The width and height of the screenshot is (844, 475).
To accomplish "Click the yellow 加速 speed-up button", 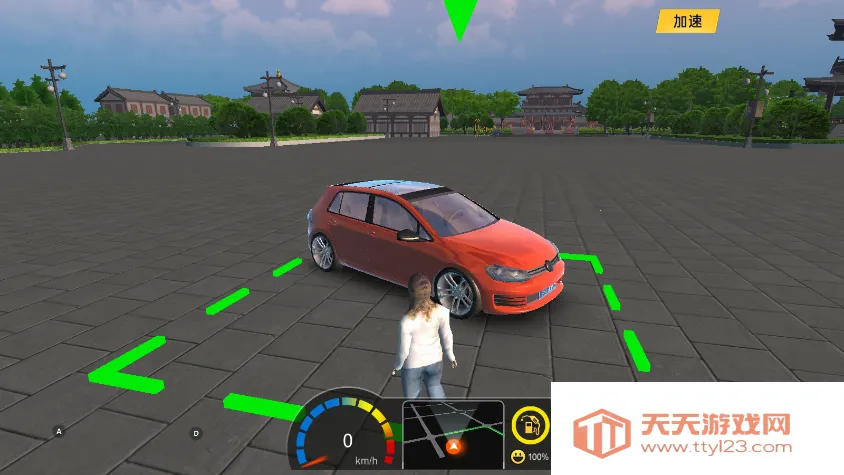I will coord(687,21).
